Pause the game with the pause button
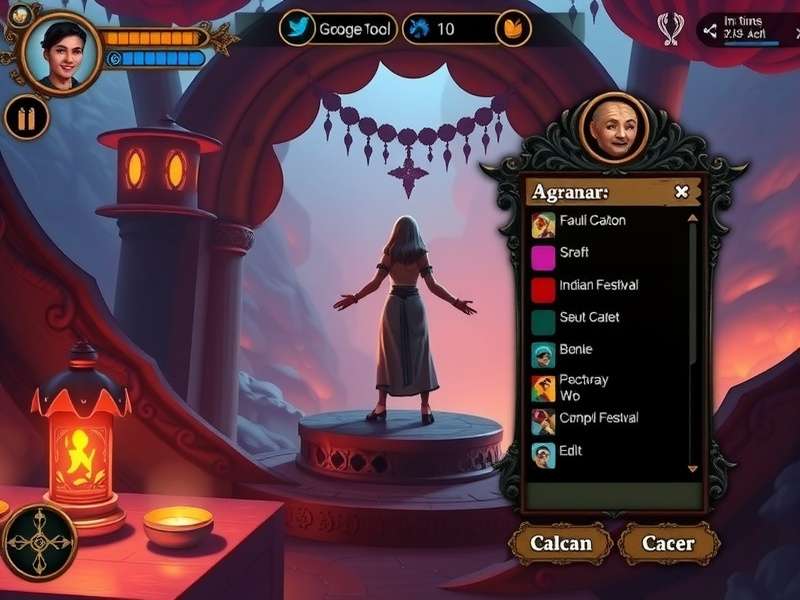800x600 pixels. click(x=27, y=119)
